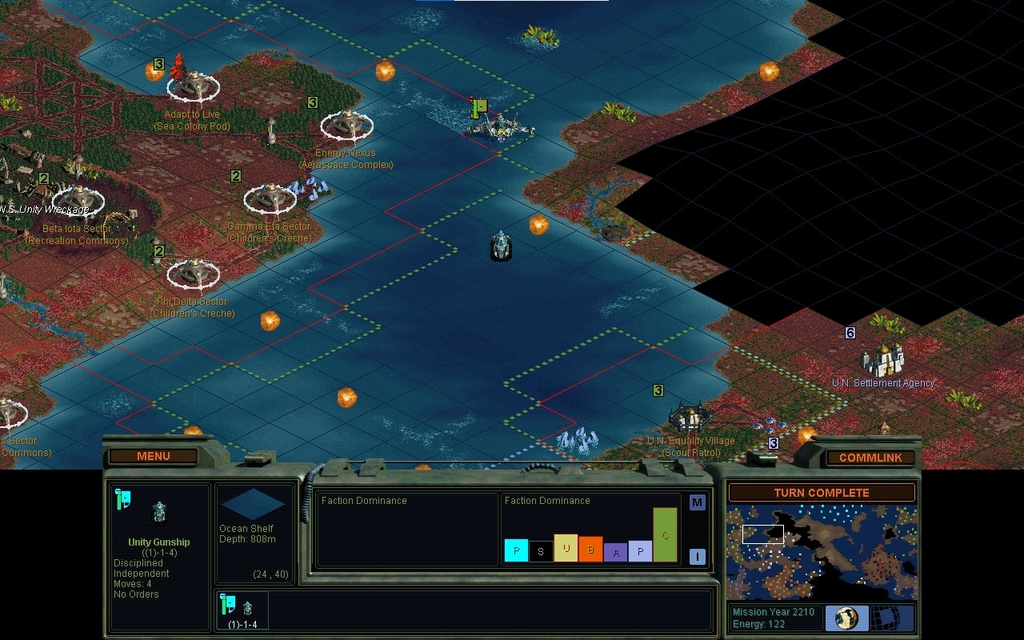Select the orange B faction dominance bar
The width and height of the screenshot is (1024, 640).
pos(590,549)
